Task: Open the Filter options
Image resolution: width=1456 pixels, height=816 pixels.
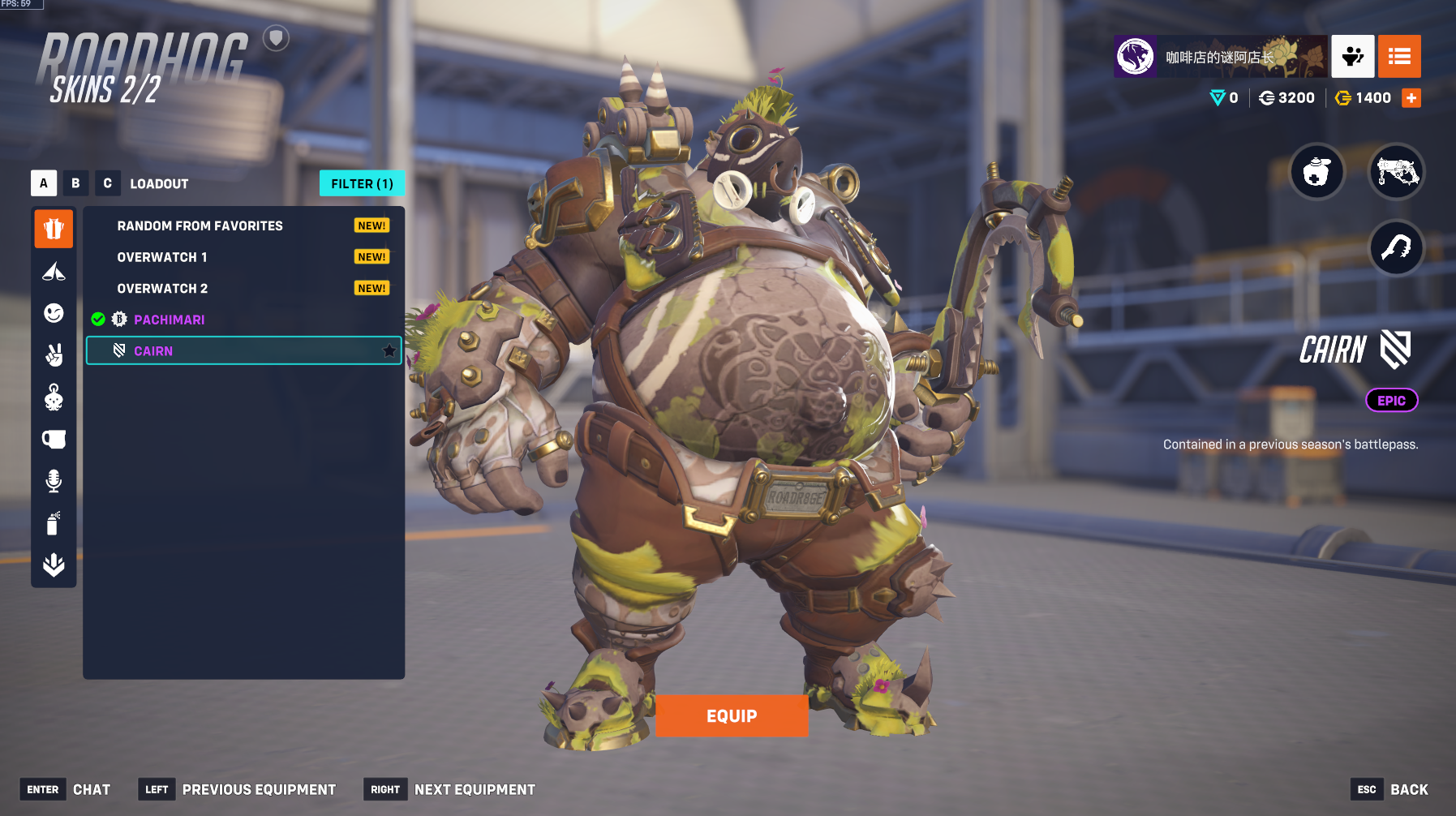Action: 362,183
